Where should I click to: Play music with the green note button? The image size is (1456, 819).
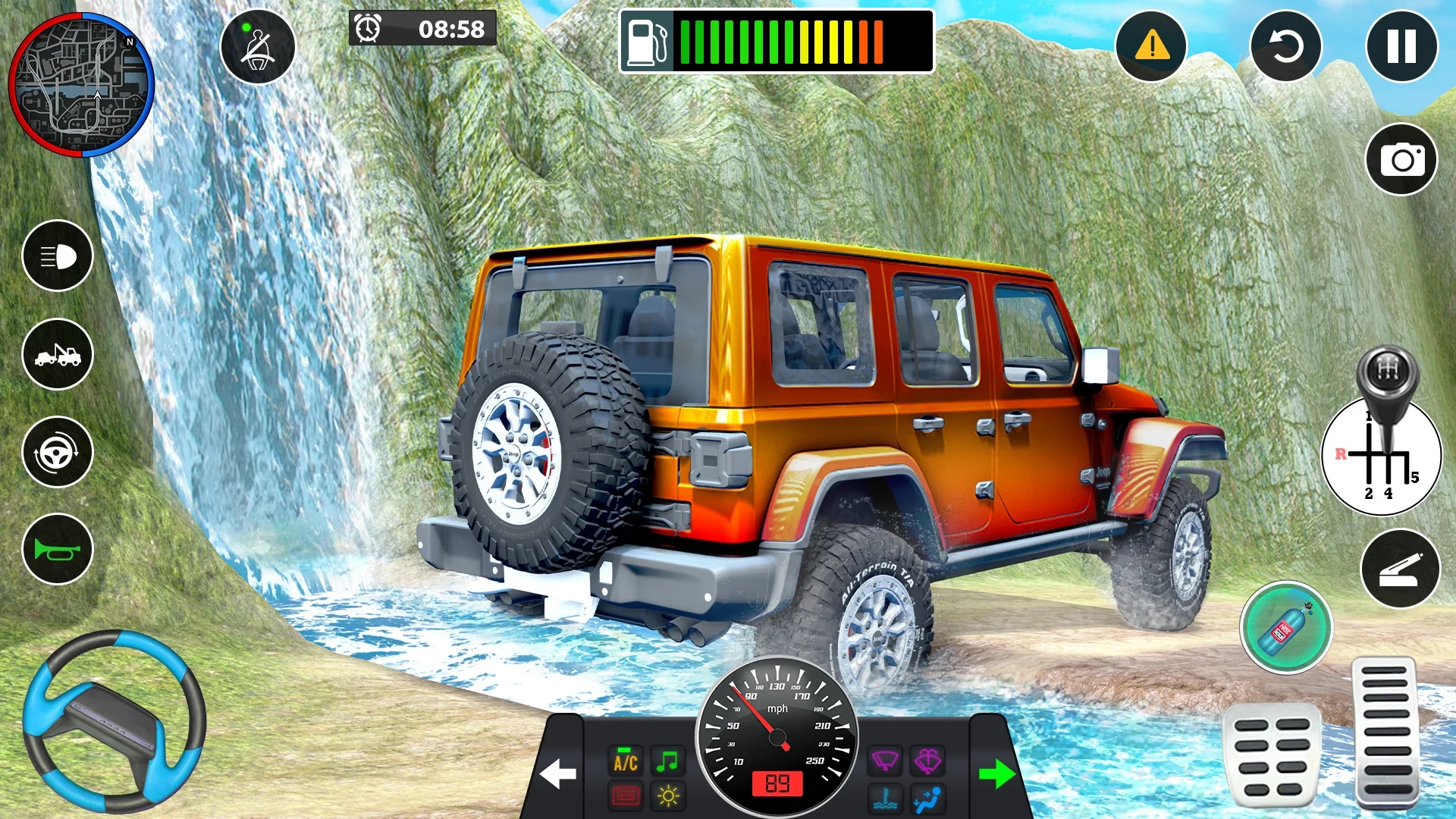pyautogui.click(x=667, y=761)
